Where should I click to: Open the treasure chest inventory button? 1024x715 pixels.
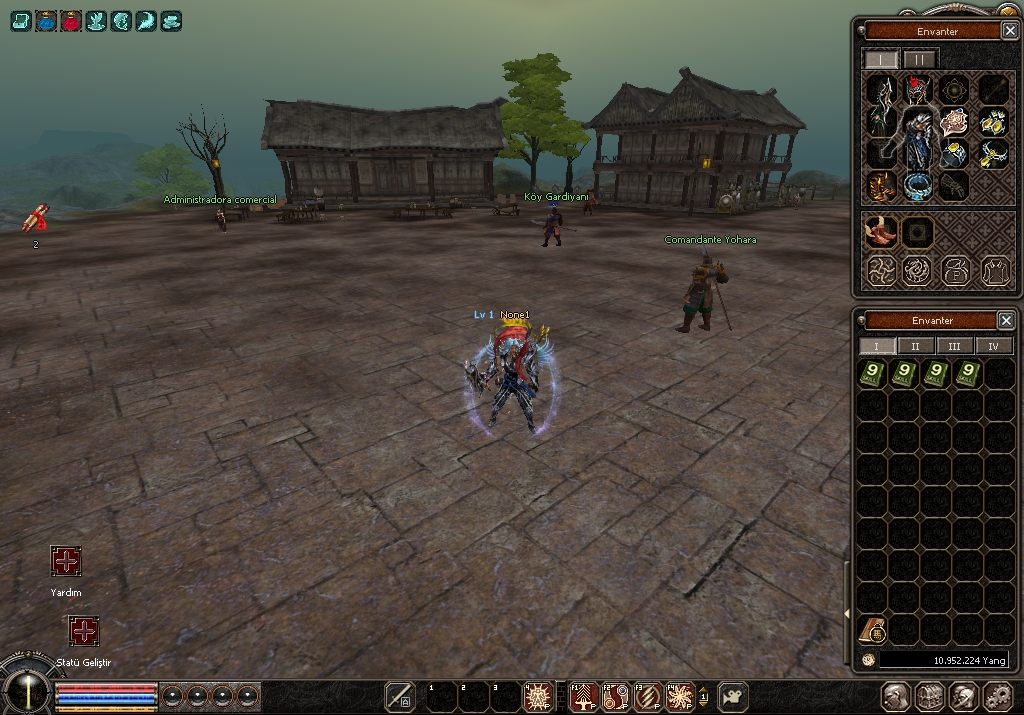click(929, 696)
